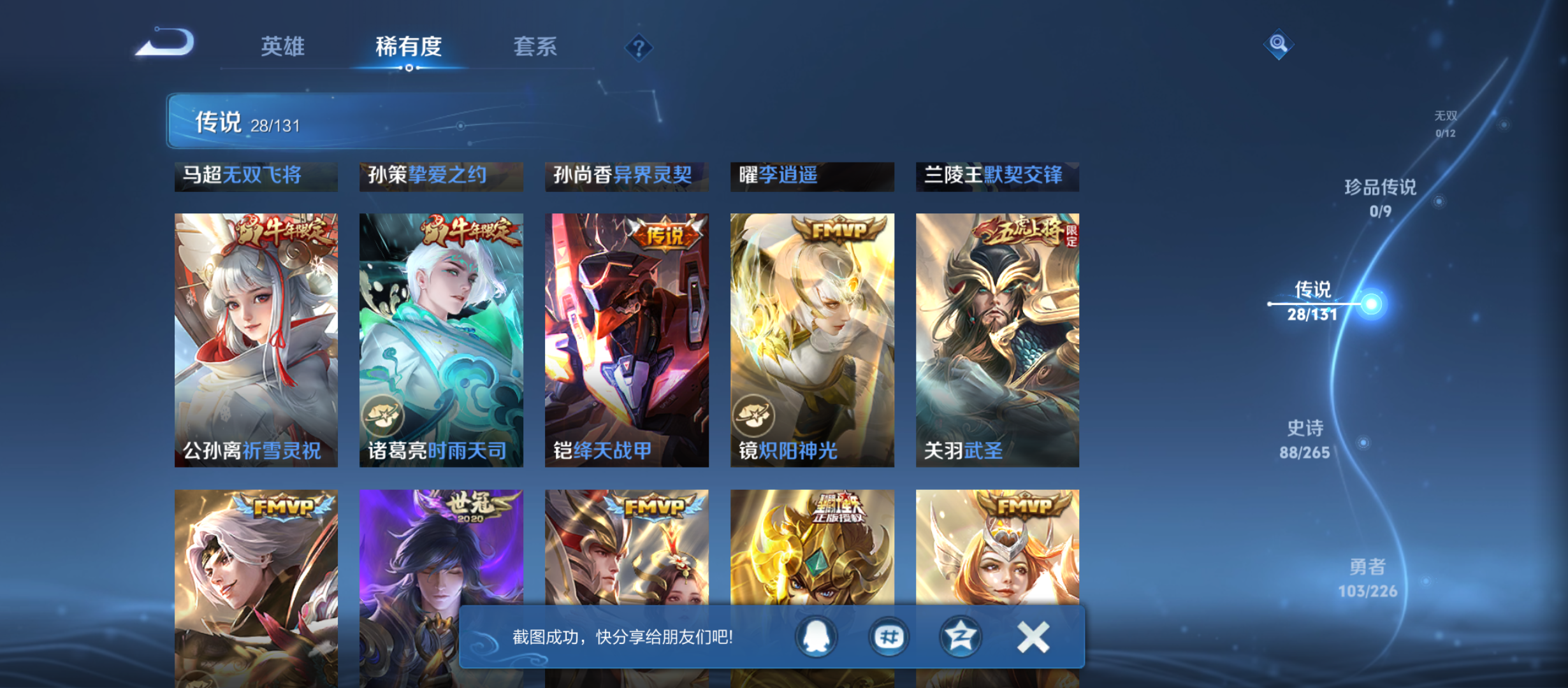Open help via the question mark icon

[639, 47]
